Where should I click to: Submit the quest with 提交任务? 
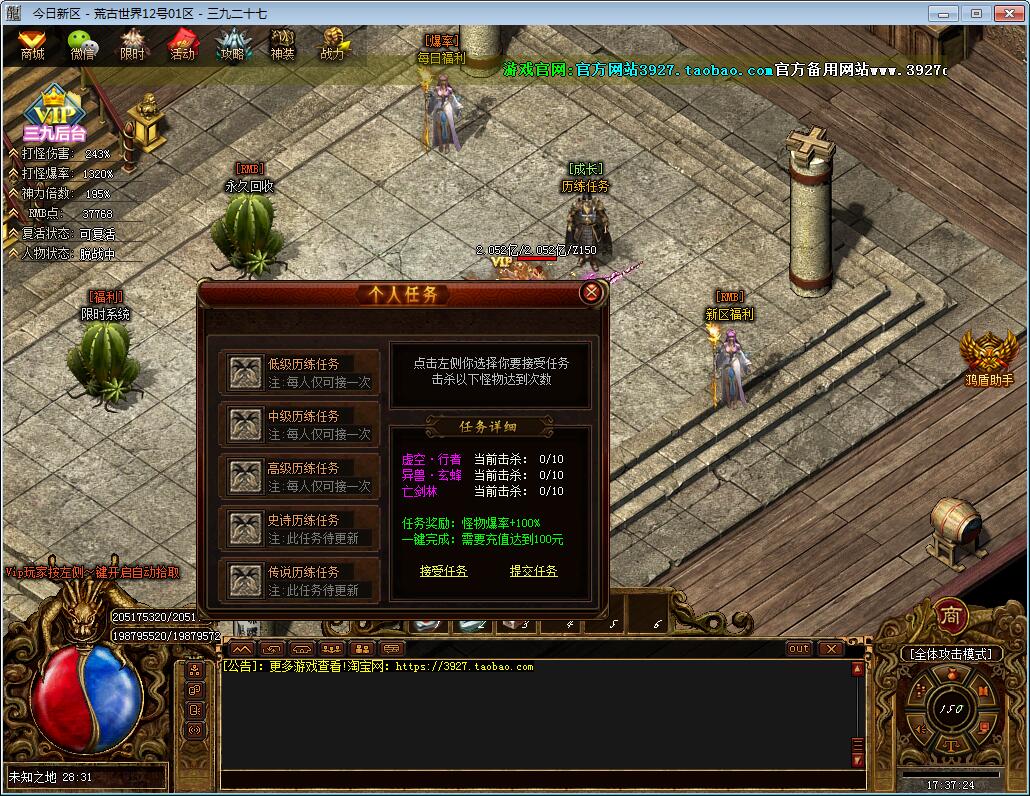533,571
